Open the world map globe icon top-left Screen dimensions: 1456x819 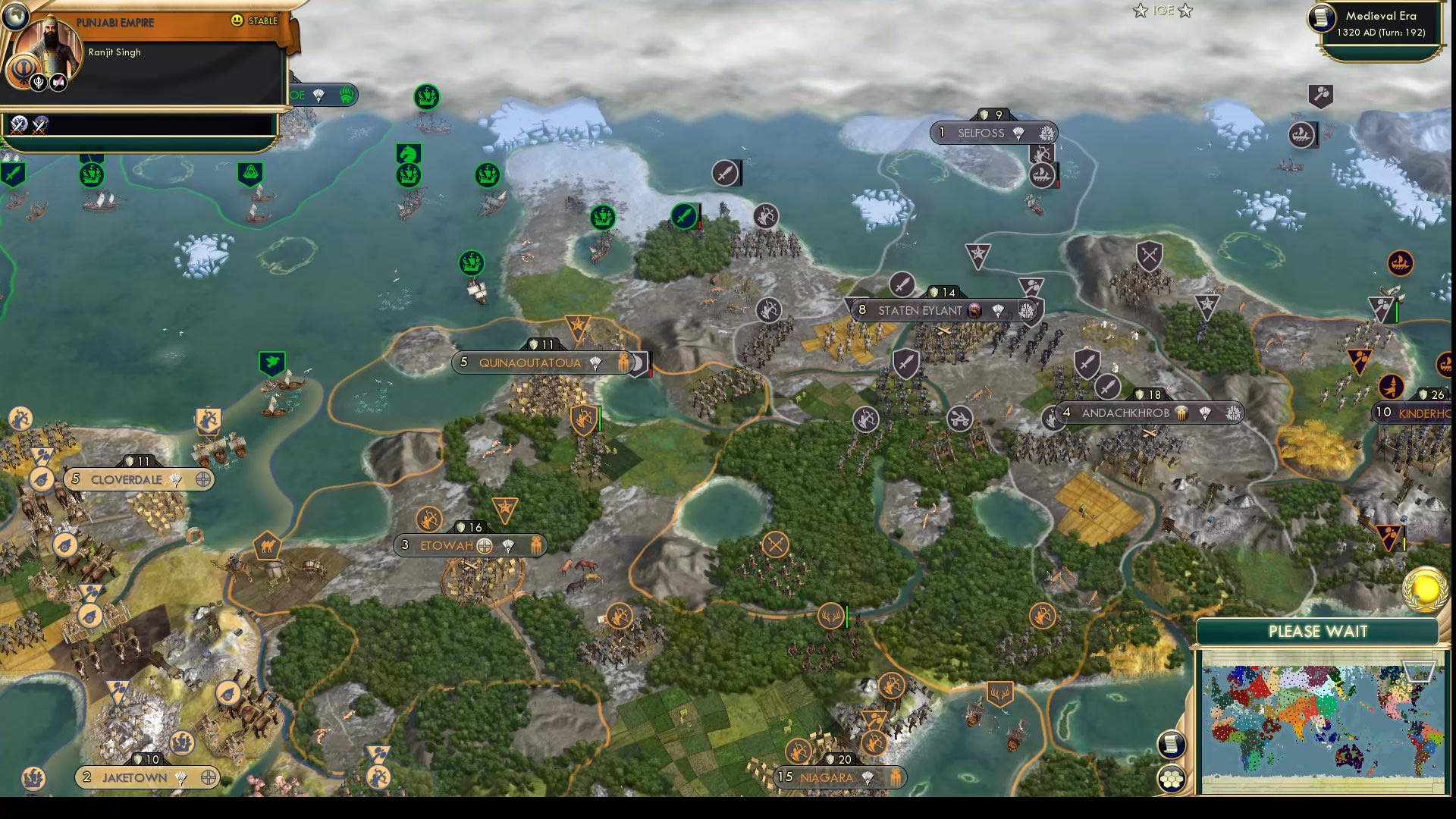[14, 15]
